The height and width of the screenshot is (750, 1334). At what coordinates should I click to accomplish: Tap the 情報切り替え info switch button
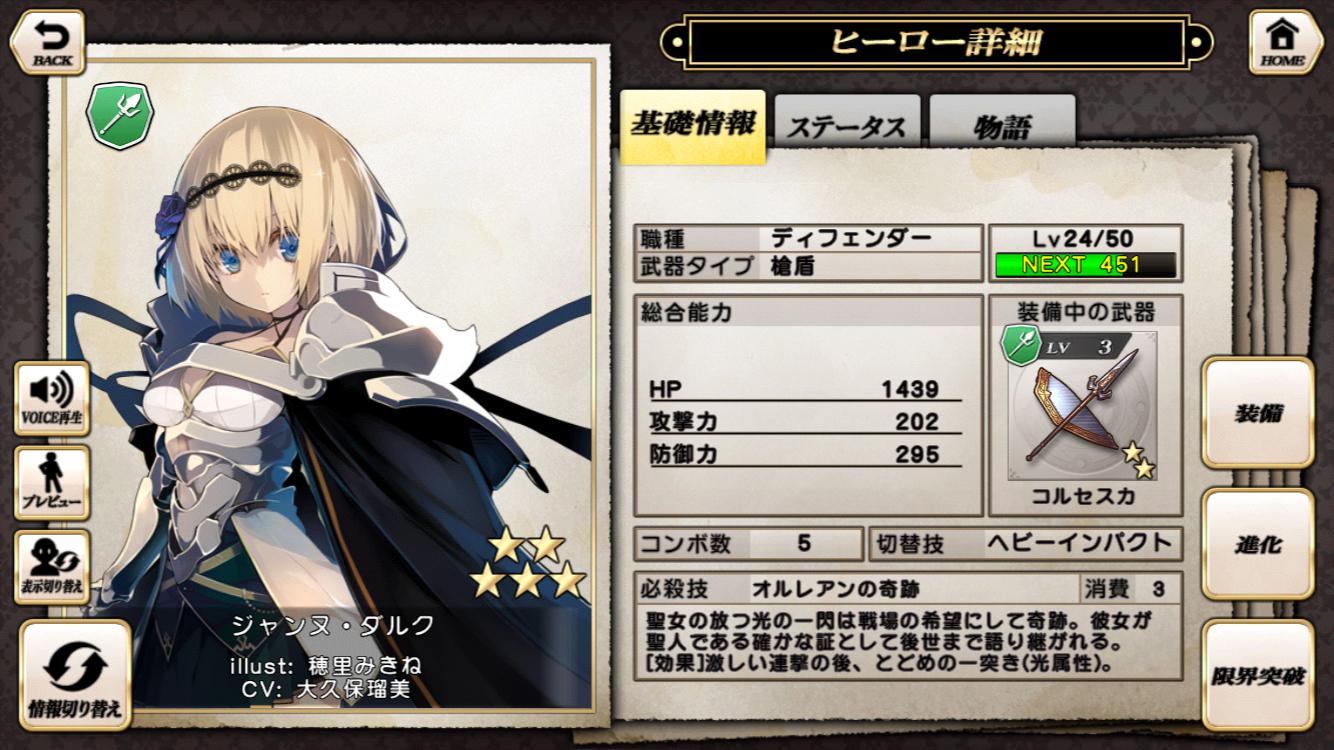[75, 675]
